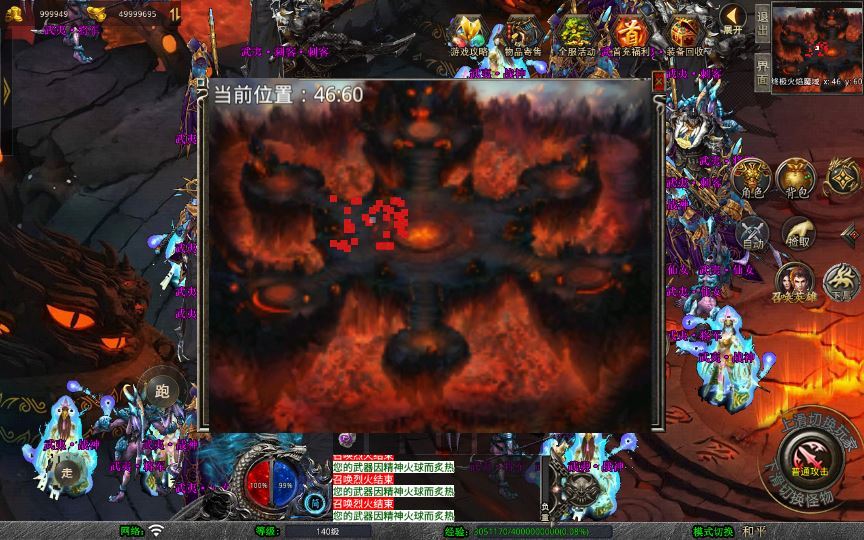Activate 召唤英雄 summon hero
The height and width of the screenshot is (540, 864).
[795, 284]
